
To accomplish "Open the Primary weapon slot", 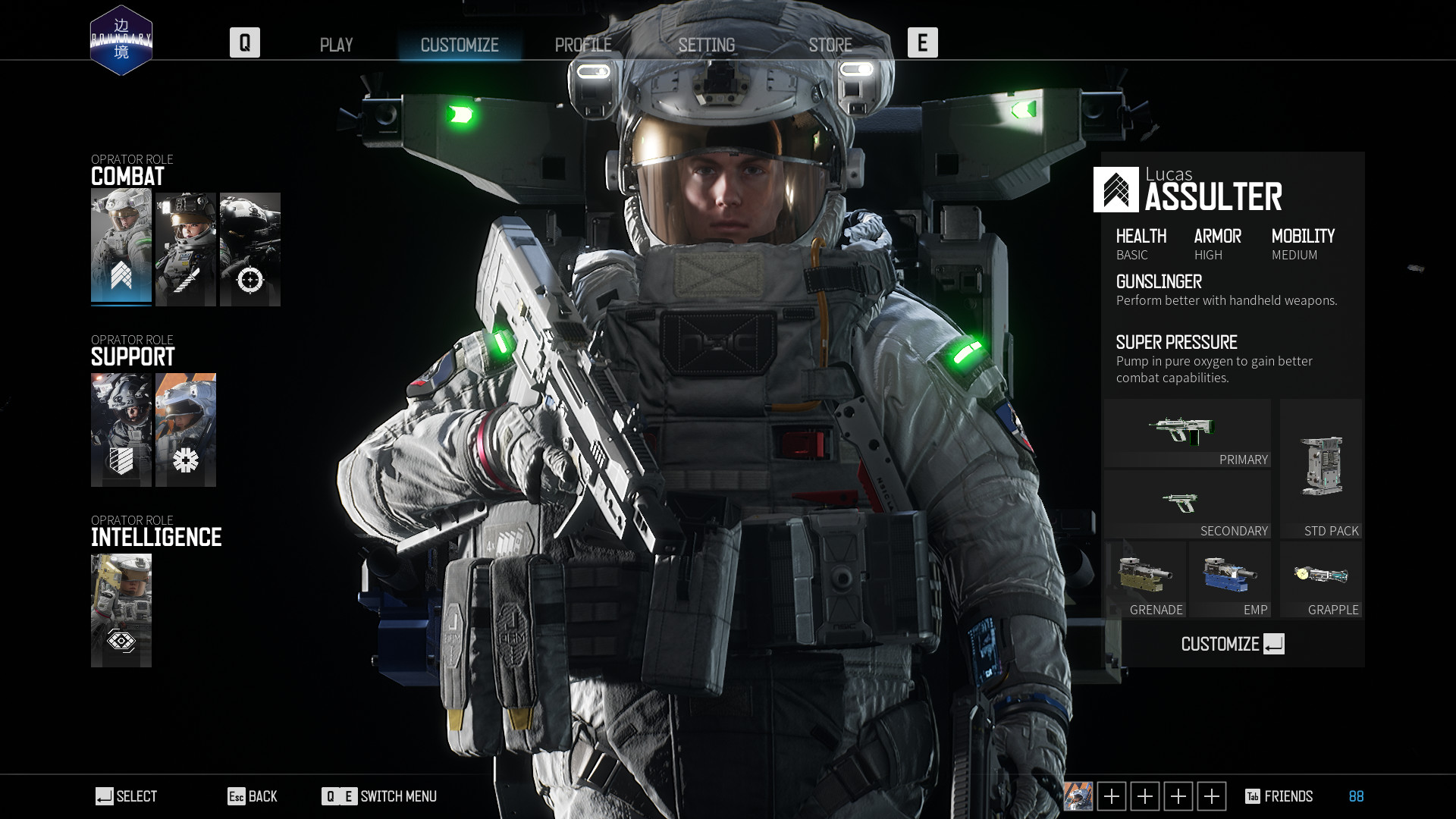I will point(1187,434).
